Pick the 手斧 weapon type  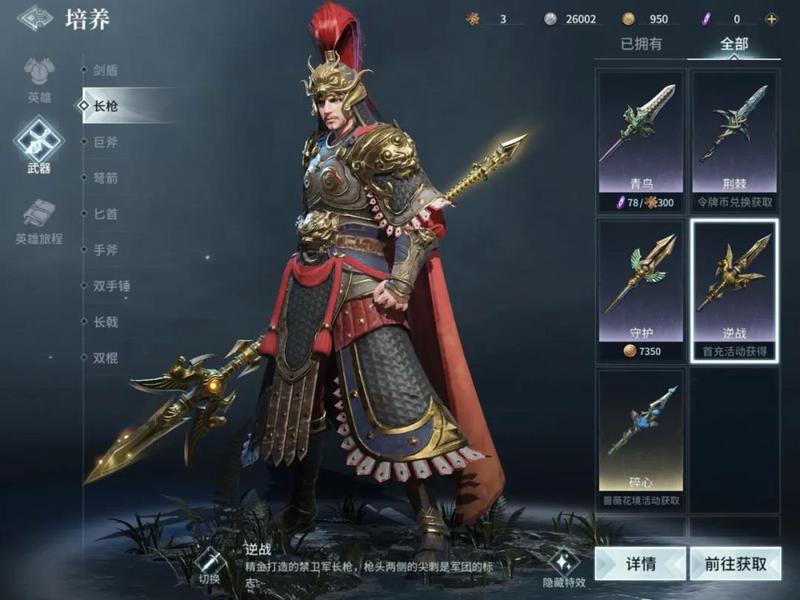click(106, 250)
